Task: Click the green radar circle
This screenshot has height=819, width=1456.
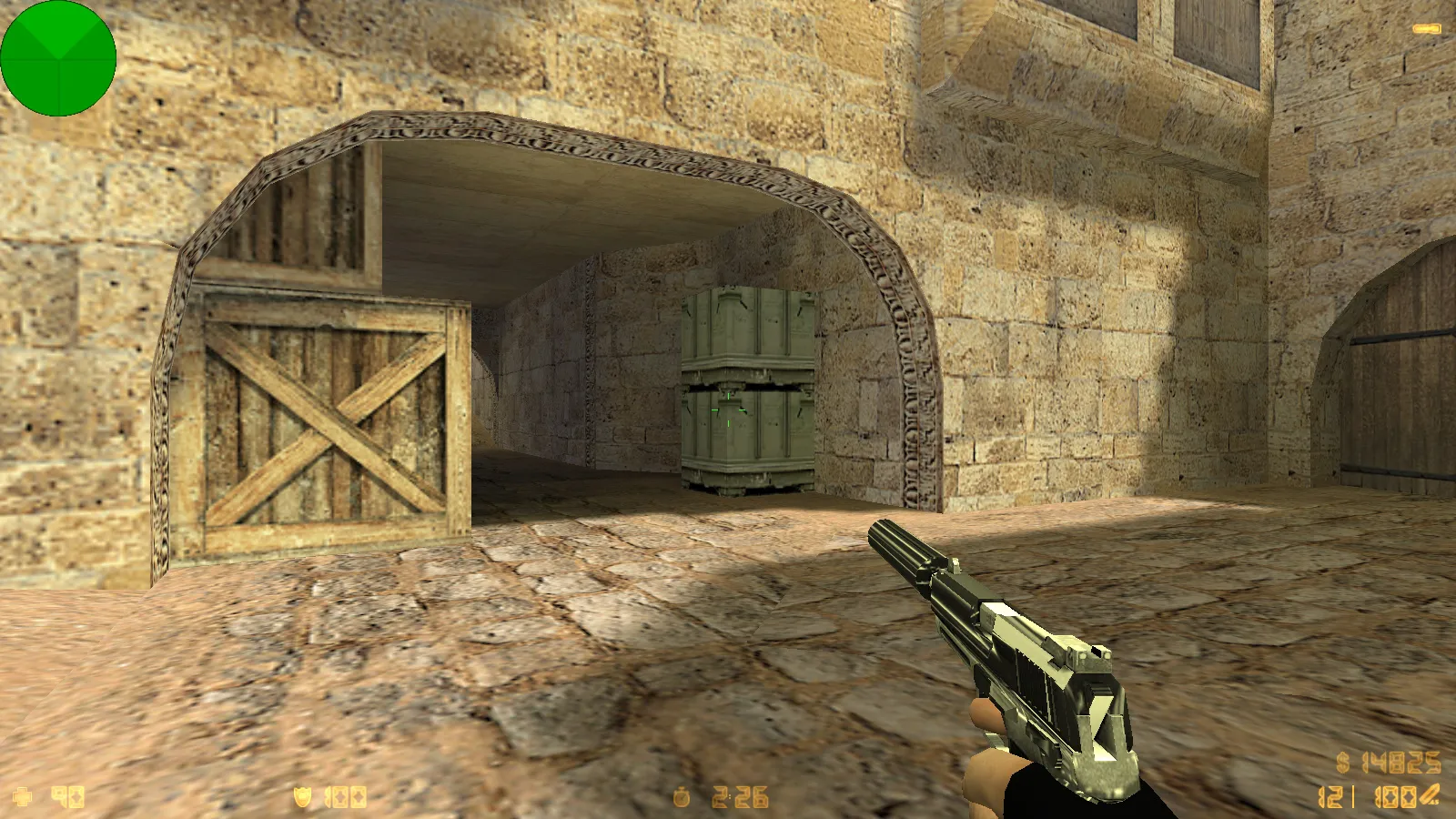Action: 58,58
